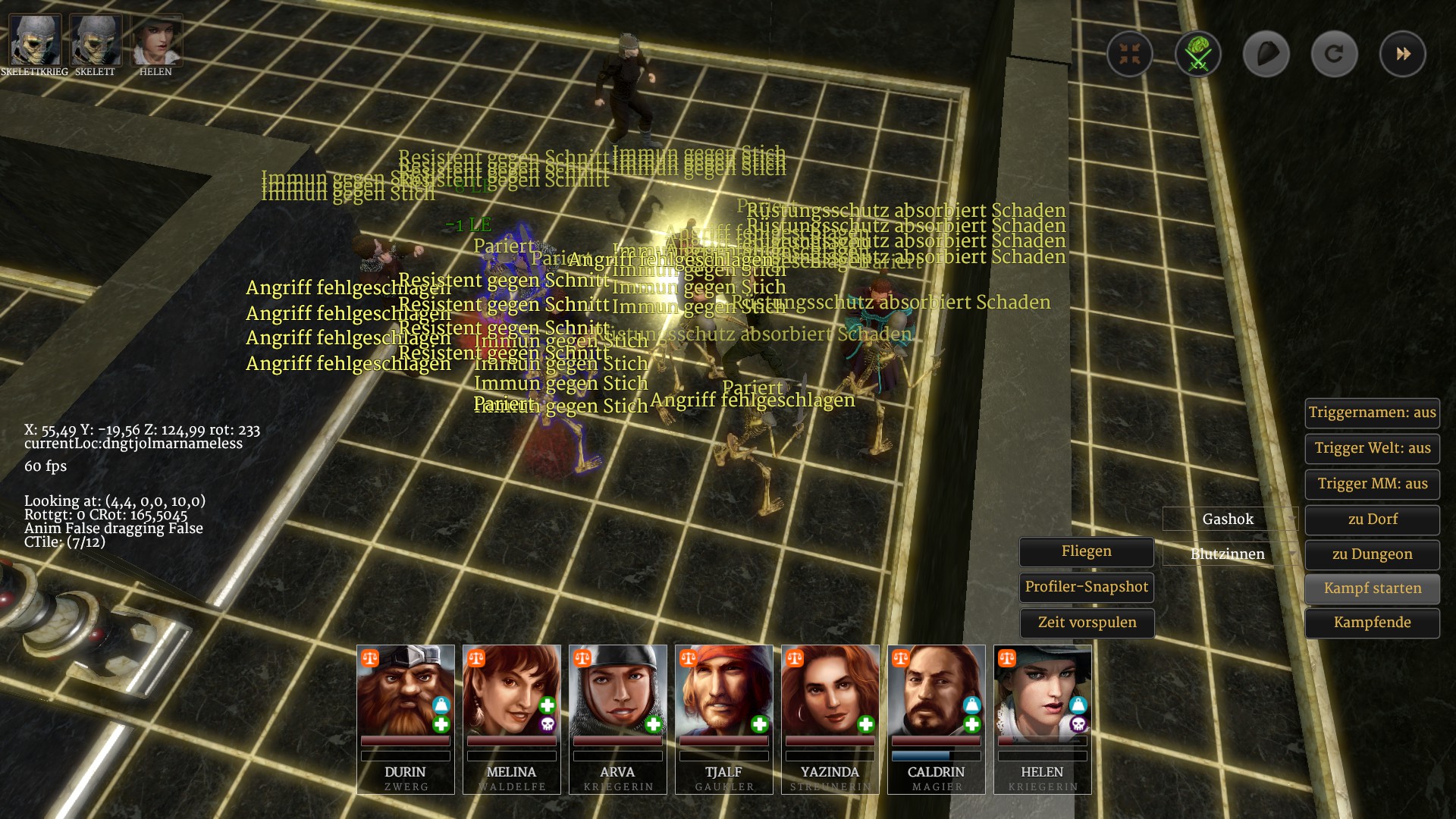Image resolution: width=1456 pixels, height=819 pixels.
Task: Click the green crossed swords icon
Action: (1197, 54)
